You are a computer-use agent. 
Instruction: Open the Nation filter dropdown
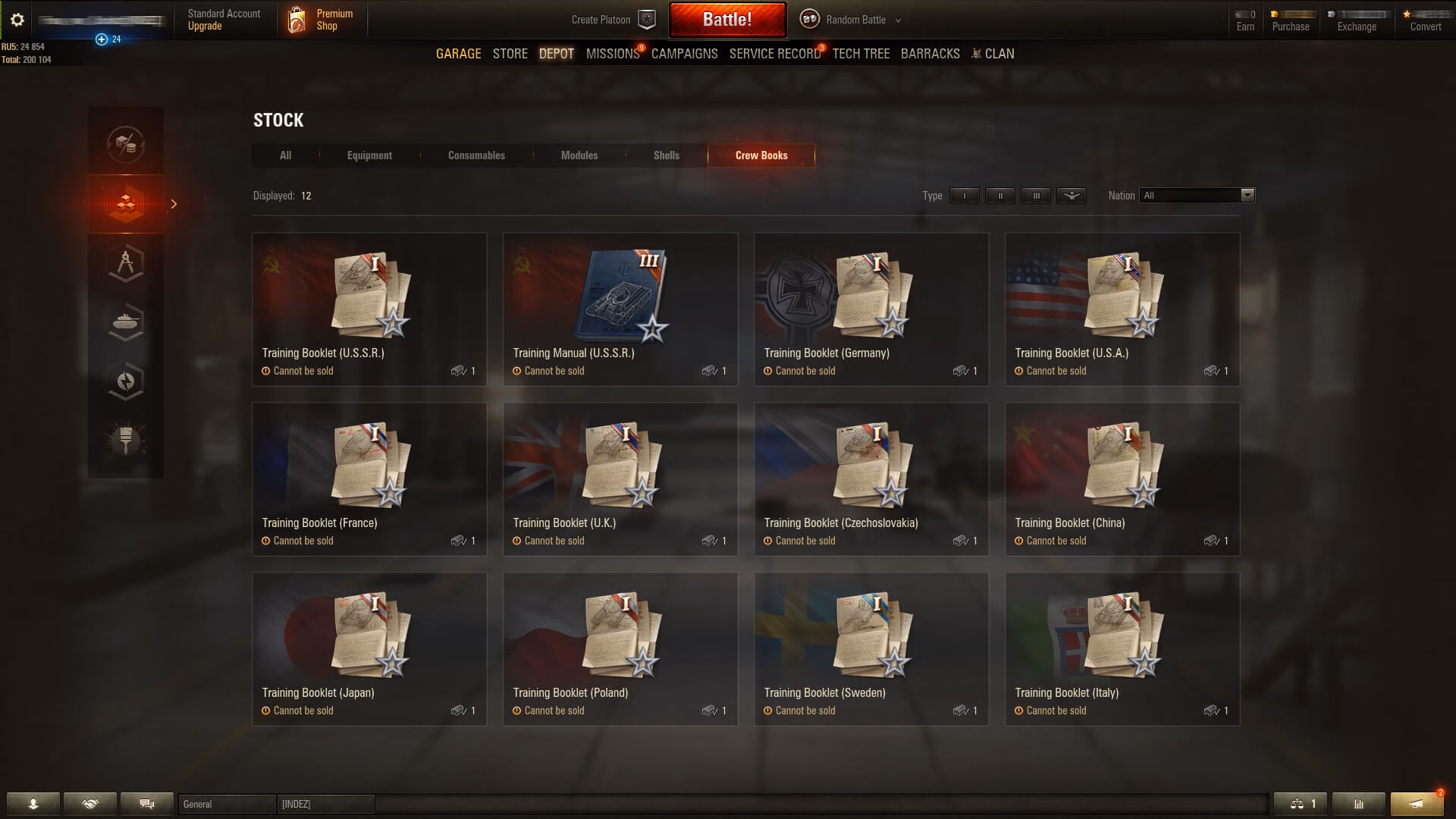1197,196
